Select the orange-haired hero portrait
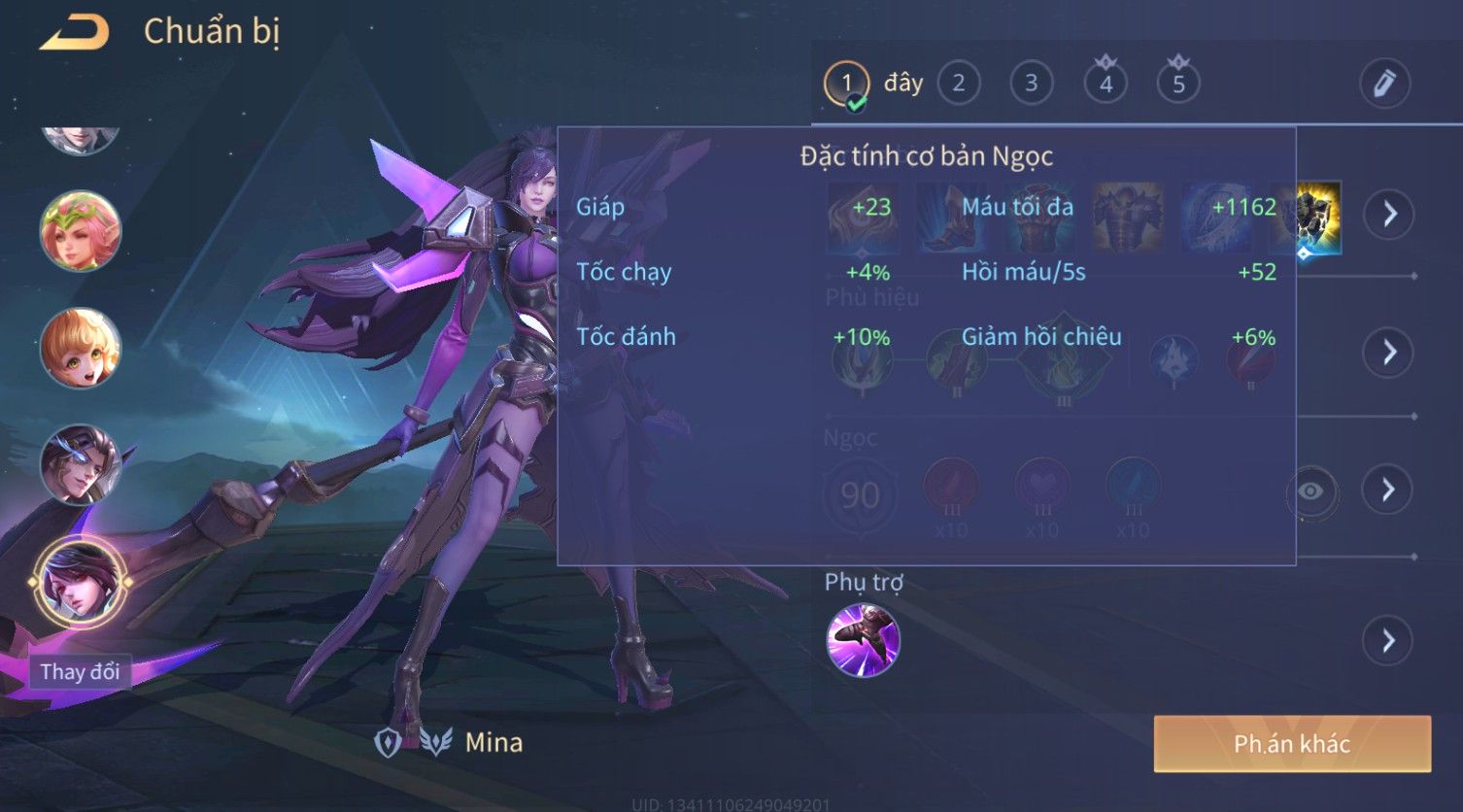Image resolution: width=1463 pixels, height=812 pixels. click(80, 348)
